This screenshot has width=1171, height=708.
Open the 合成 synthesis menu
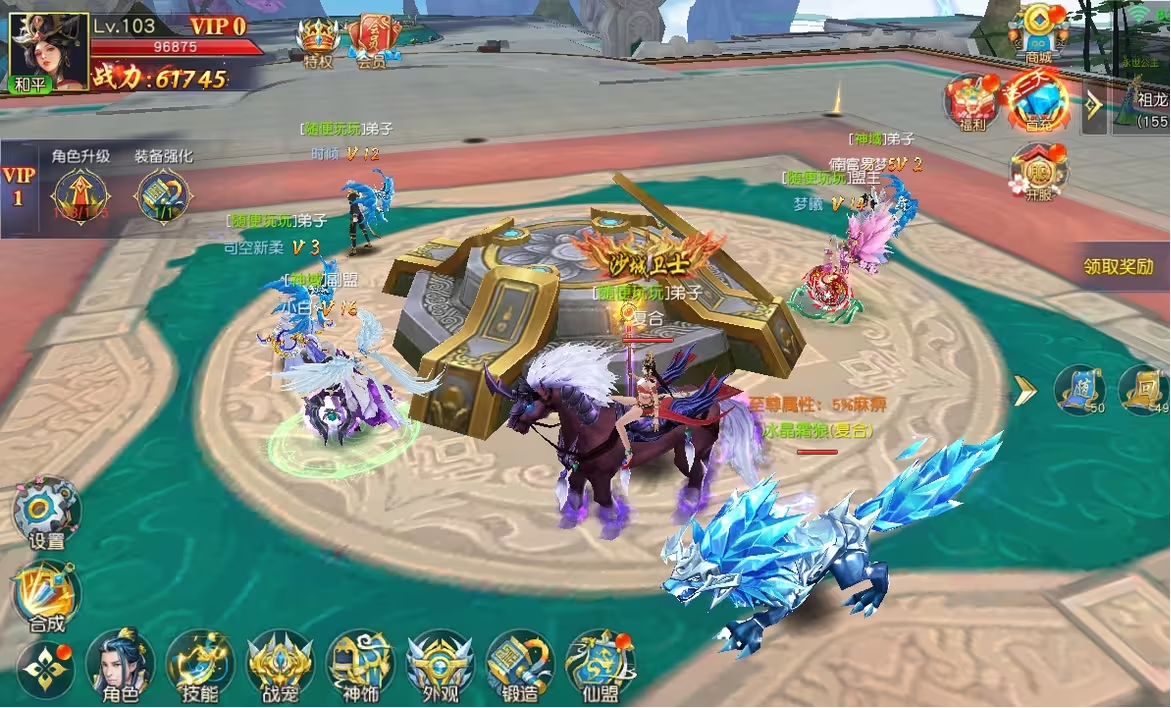46,594
